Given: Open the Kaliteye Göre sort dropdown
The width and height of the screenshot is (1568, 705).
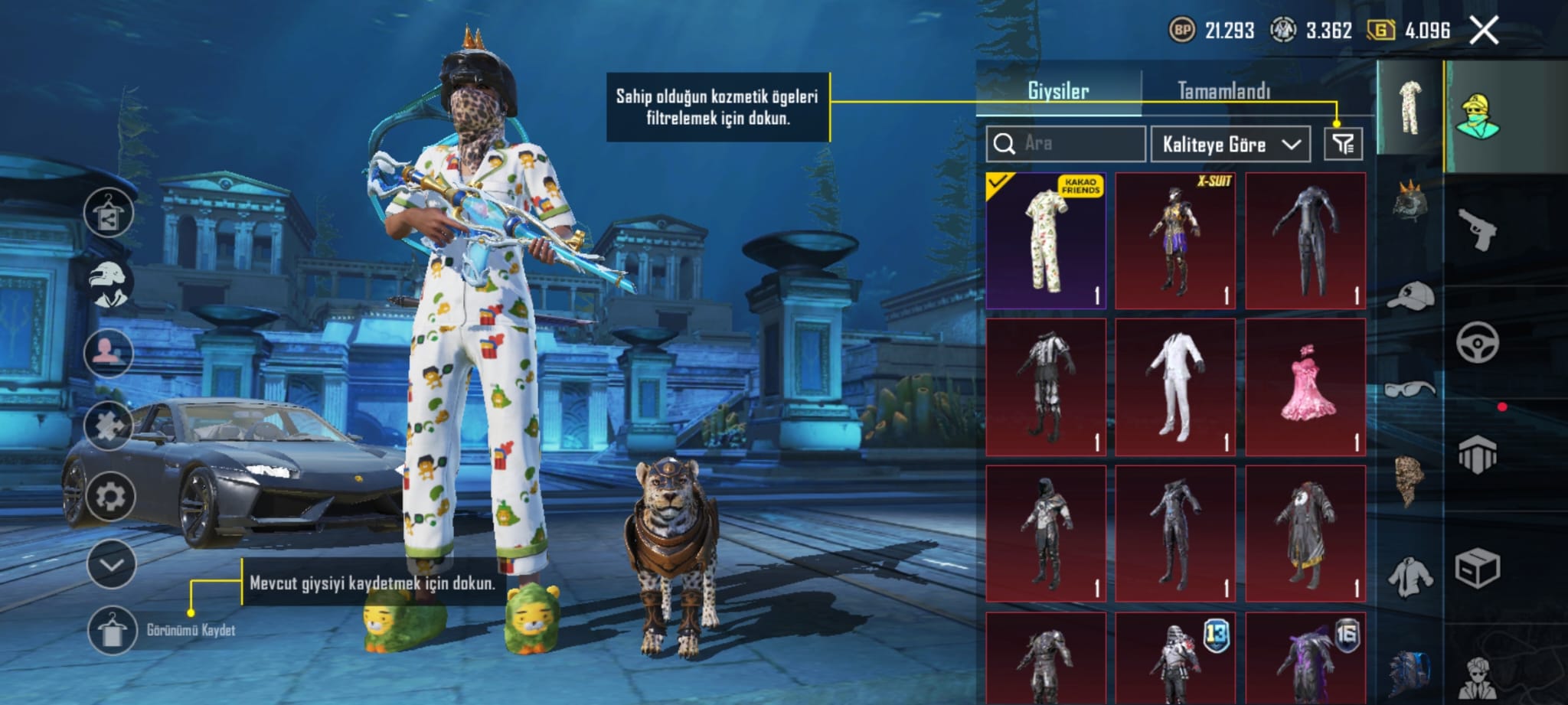Looking at the screenshot, I should 1230,145.
